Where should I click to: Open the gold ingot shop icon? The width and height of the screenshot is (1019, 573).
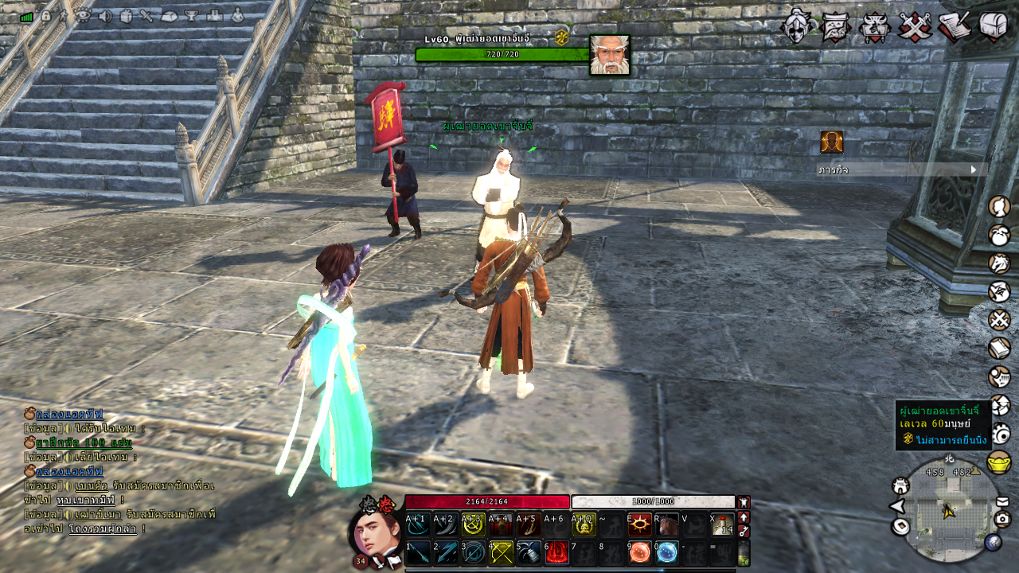[999, 462]
